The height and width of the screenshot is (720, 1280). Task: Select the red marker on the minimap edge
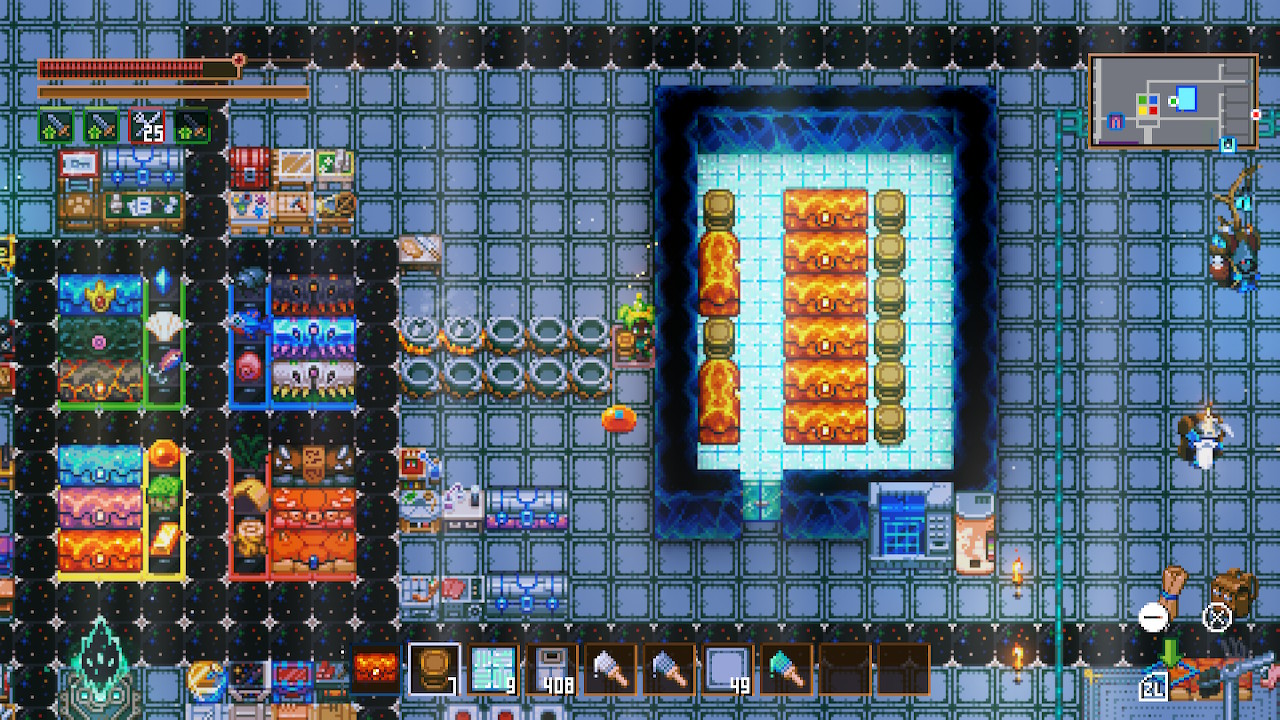1256,115
